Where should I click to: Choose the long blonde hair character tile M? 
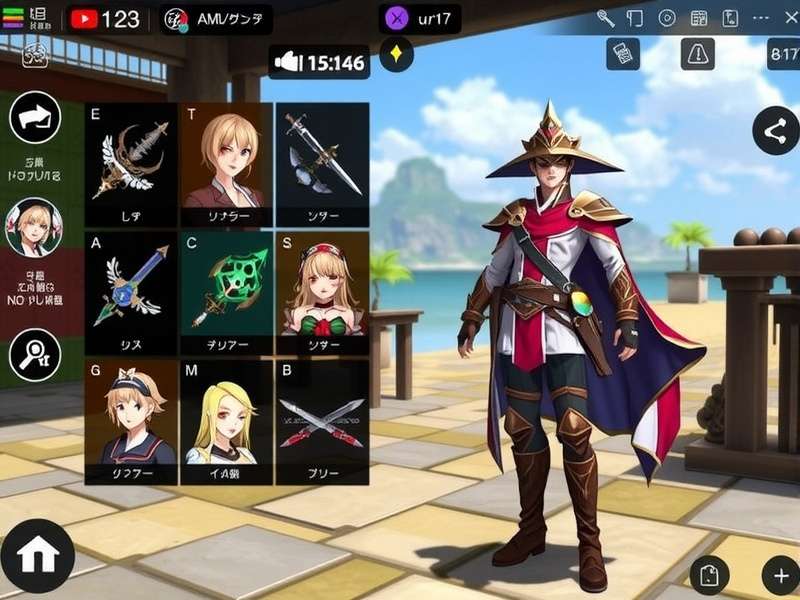tap(228, 422)
